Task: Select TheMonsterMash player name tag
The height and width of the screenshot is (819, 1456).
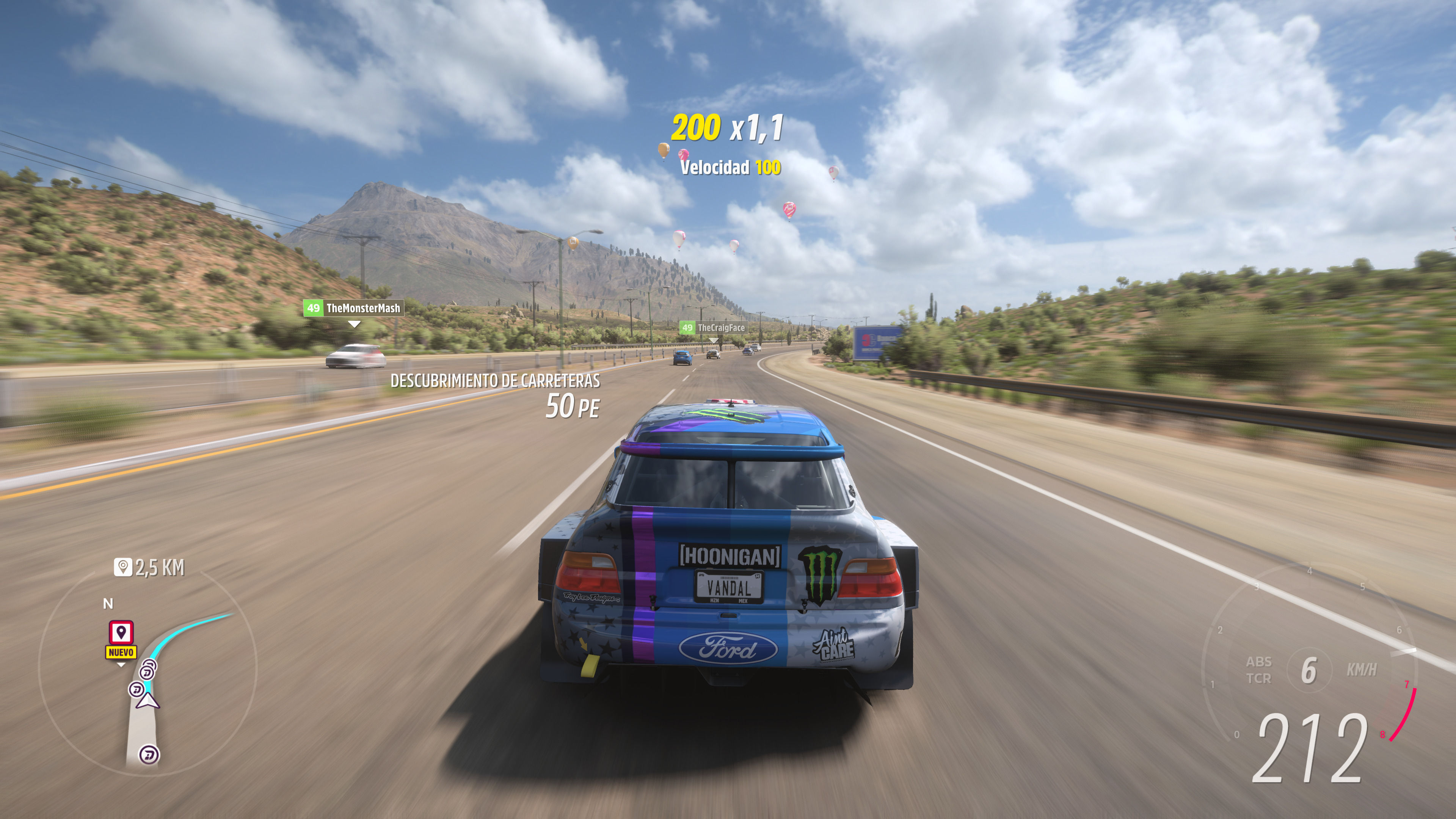Action: tap(354, 308)
